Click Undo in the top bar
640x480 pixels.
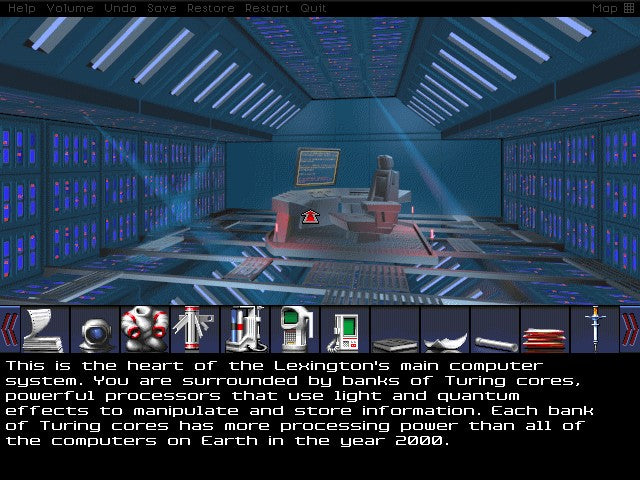120,8
